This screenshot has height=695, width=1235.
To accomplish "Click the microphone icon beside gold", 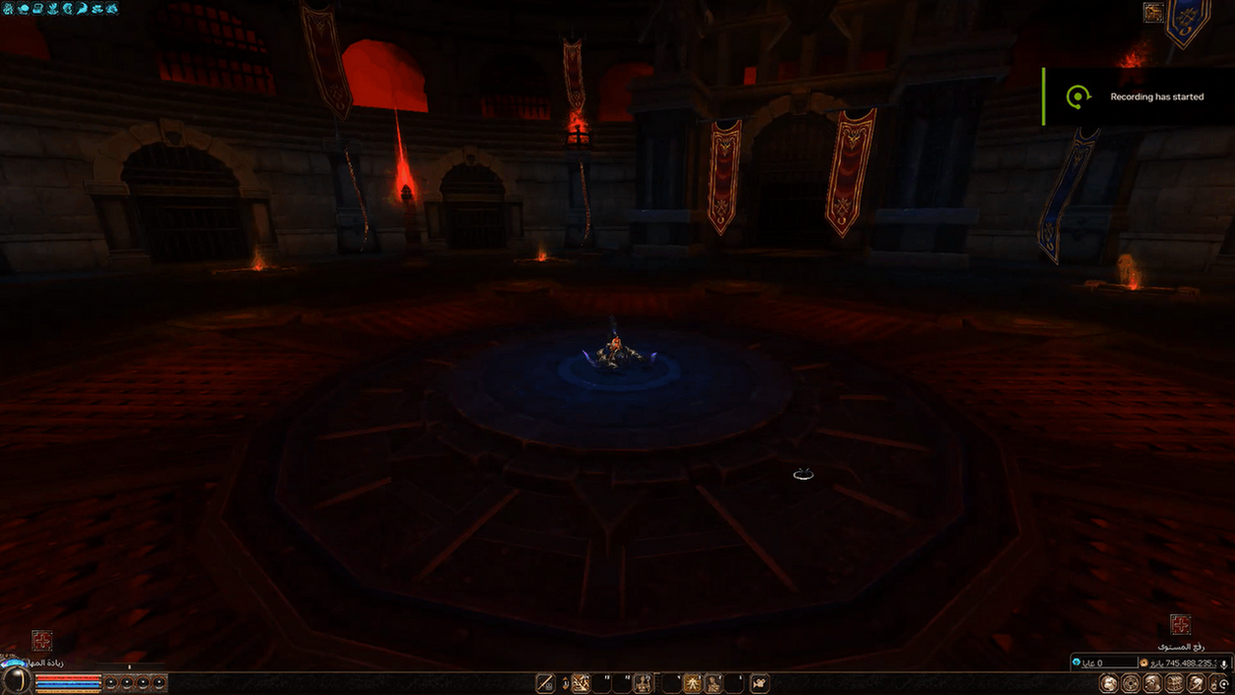I will (x=1224, y=664).
